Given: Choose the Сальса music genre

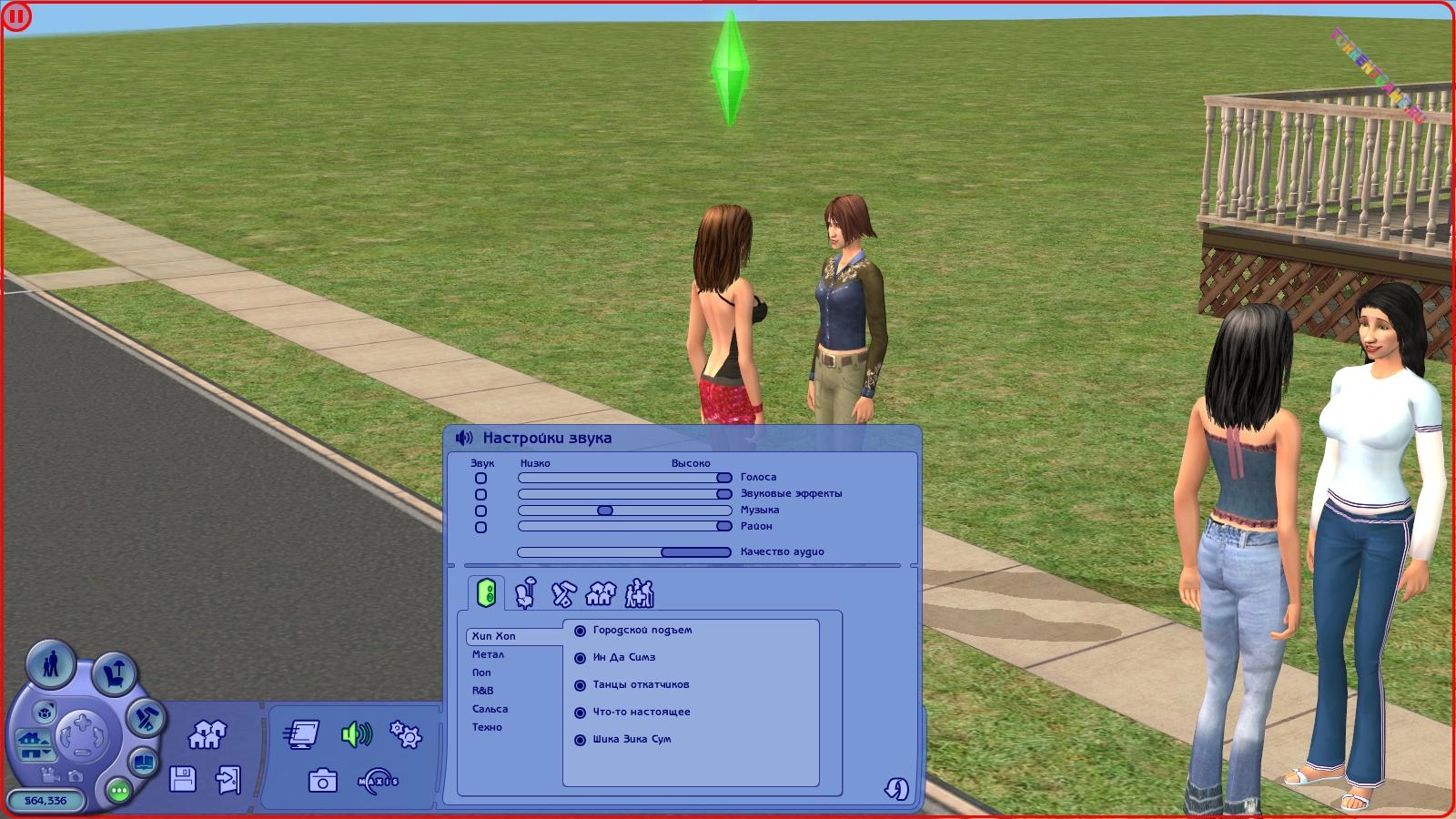Looking at the screenshot, I should pyautogui.click(x=490, y=709).
